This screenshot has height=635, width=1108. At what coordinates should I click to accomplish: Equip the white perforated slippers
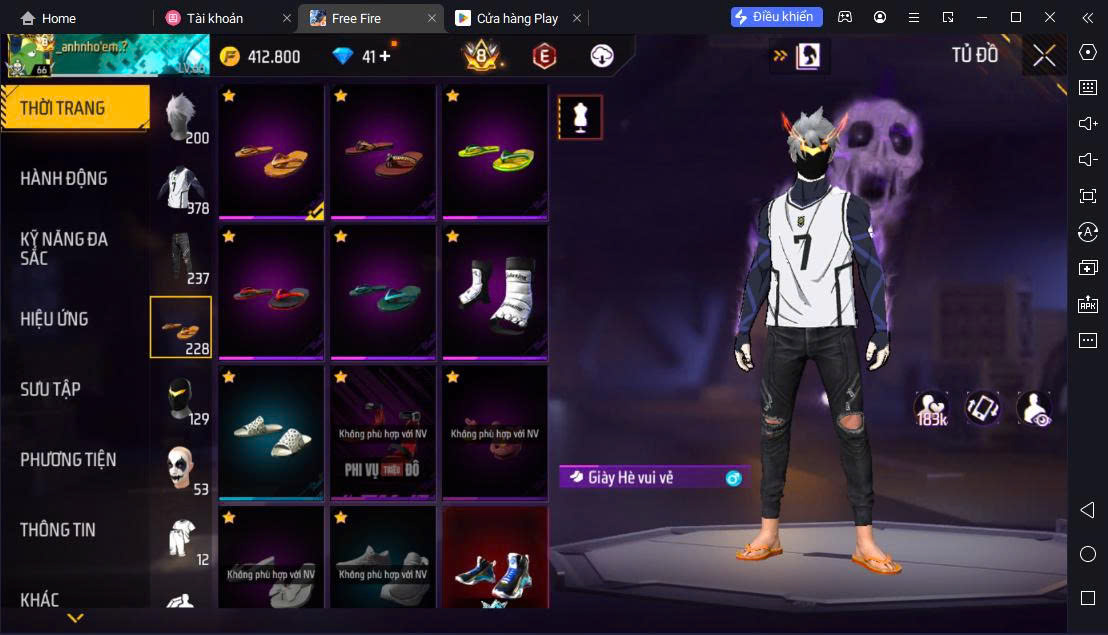pyautogui.click(x=271, y=431)
